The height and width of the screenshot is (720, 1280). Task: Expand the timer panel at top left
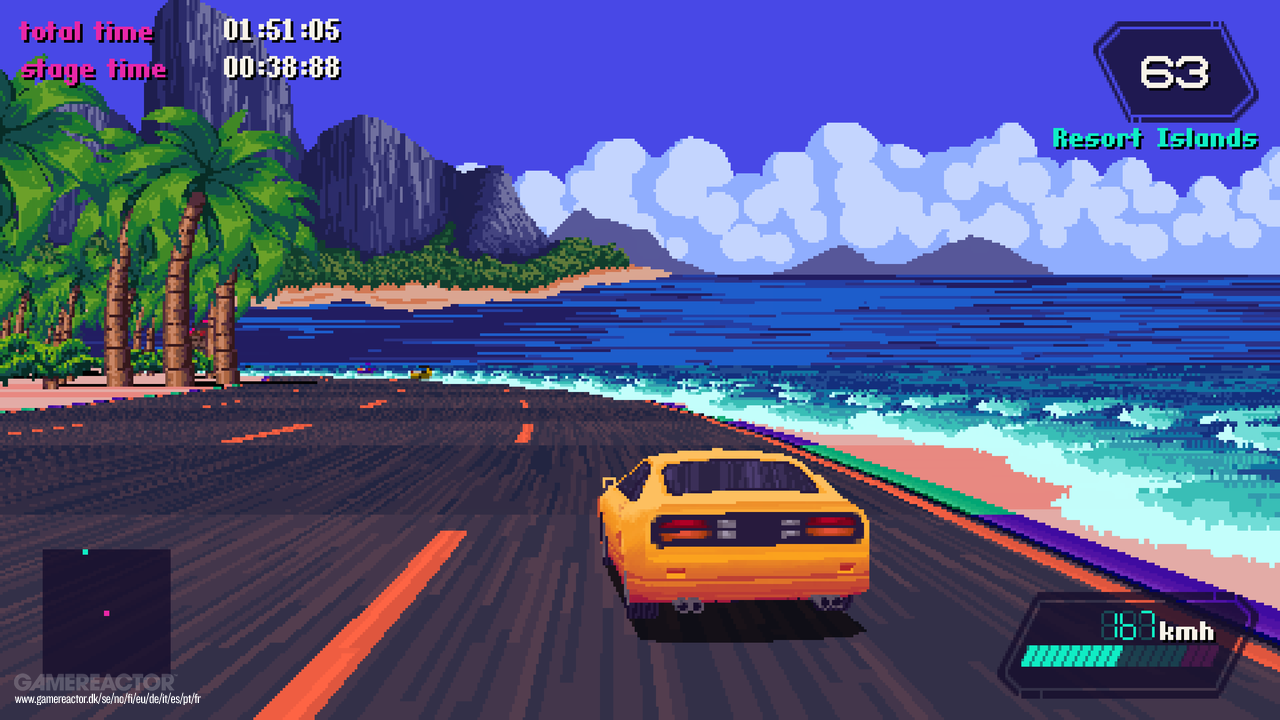[180, 50]
